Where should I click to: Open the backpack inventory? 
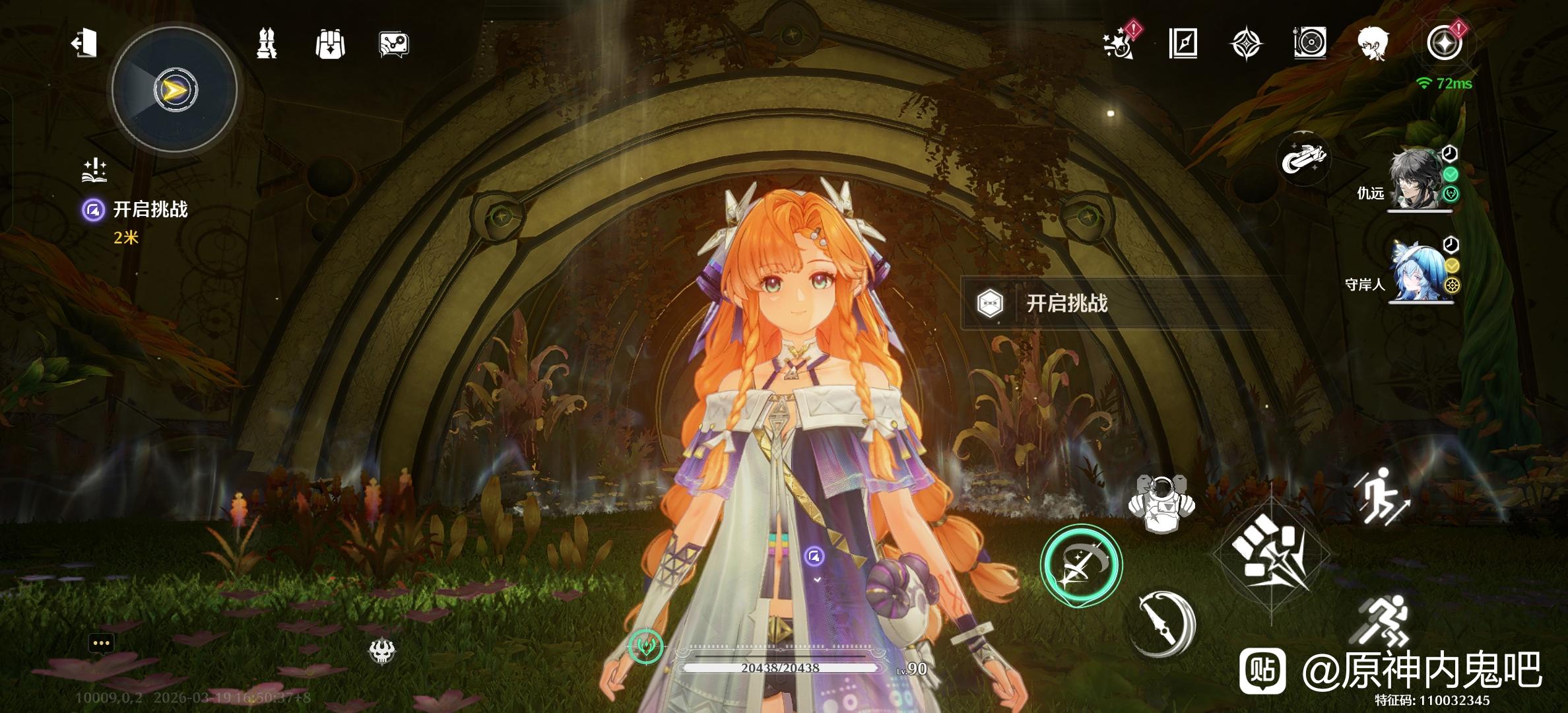[330, 44]
